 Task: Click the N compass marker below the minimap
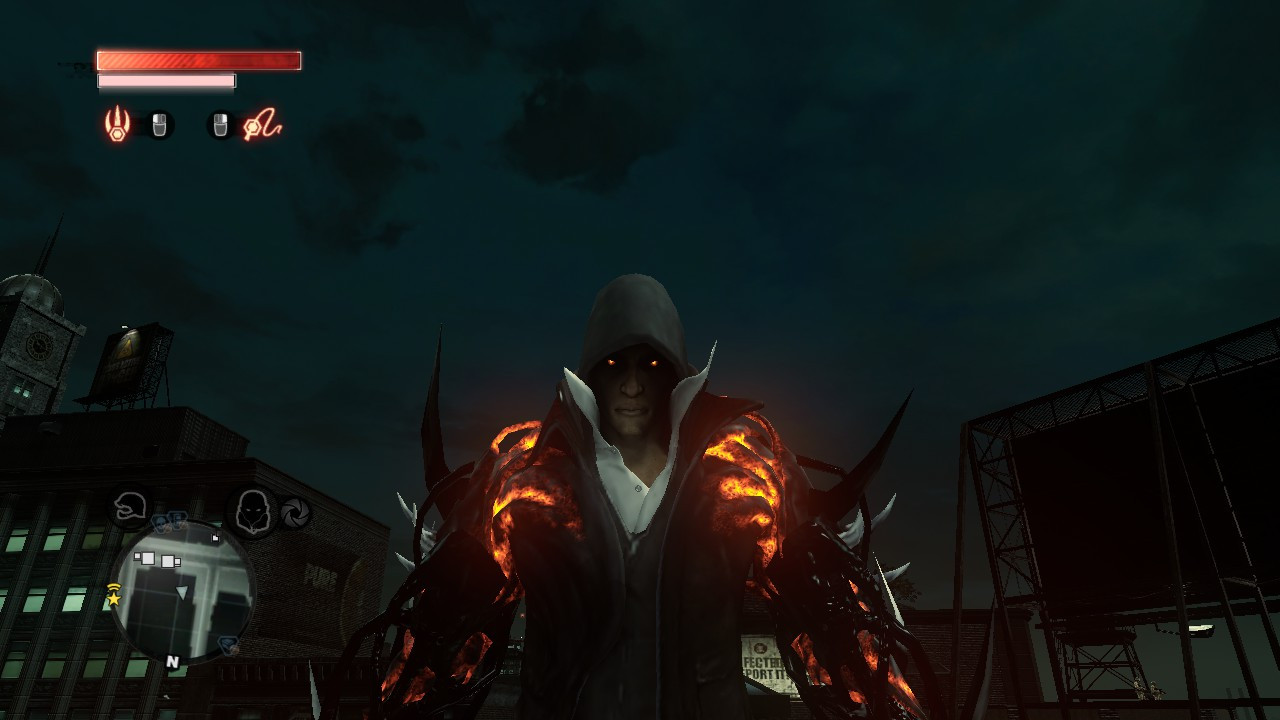[172, 662]
